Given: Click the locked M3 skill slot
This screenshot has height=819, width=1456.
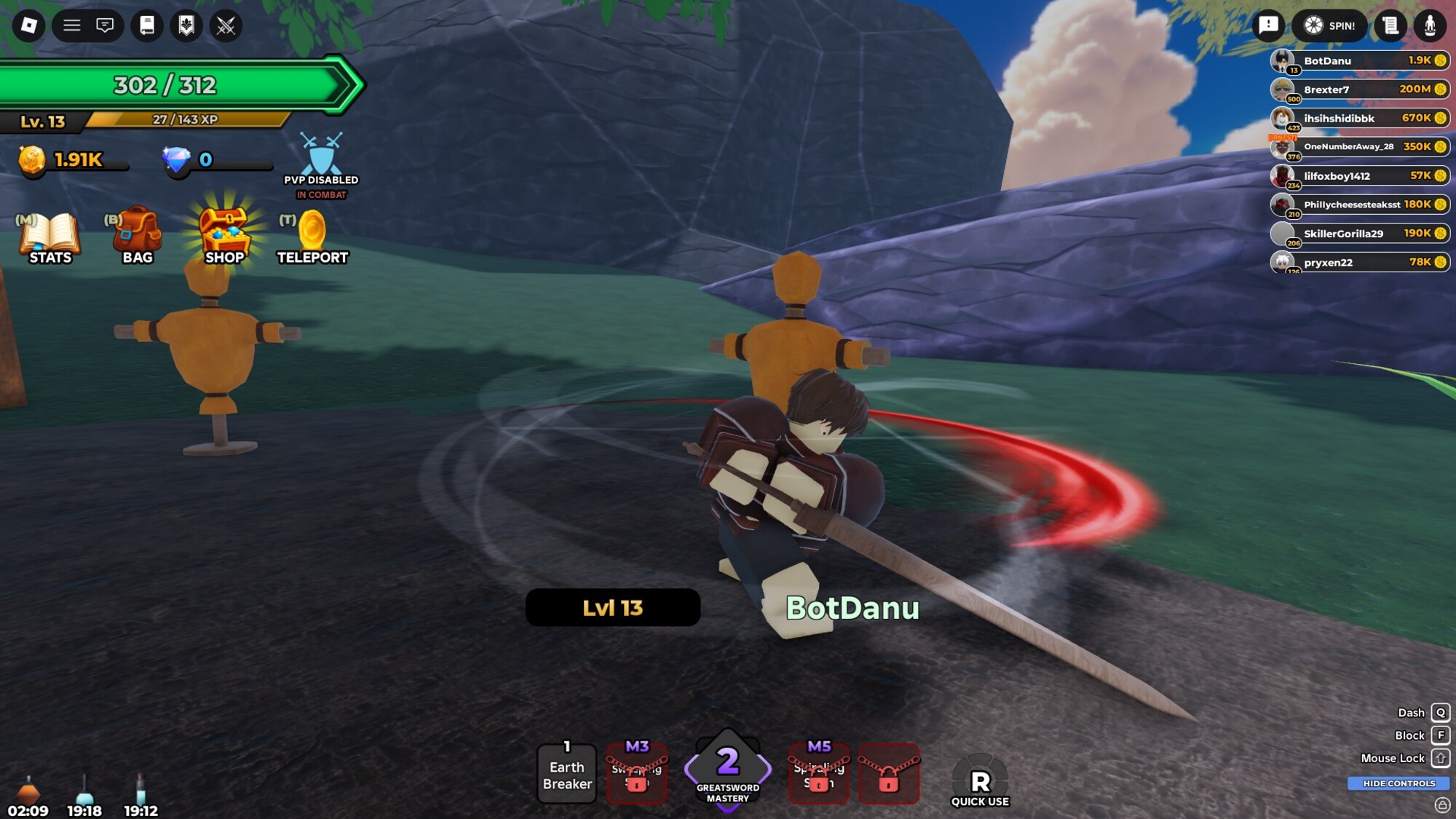Looking at the screenshot, I should point(637,775).
